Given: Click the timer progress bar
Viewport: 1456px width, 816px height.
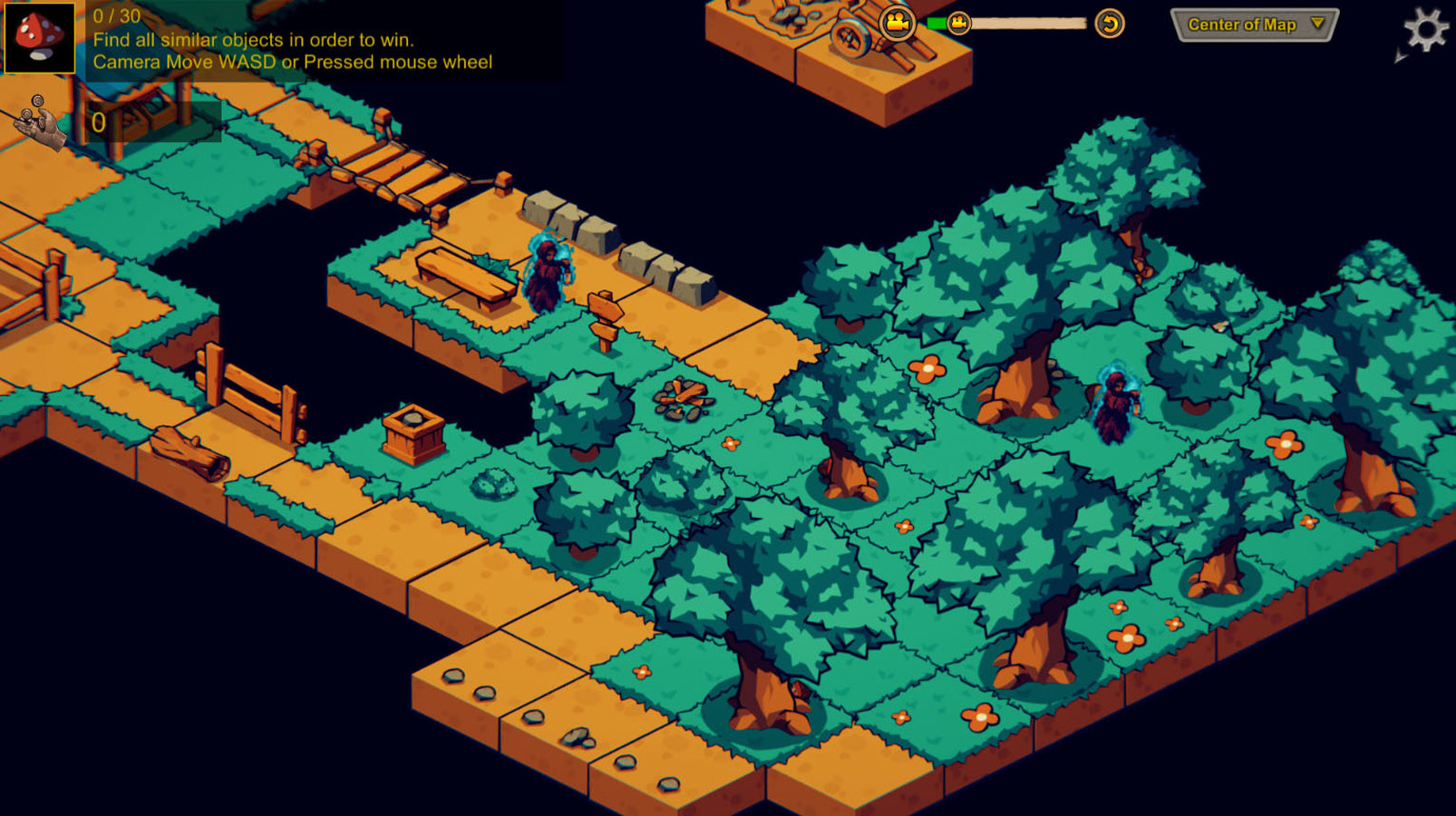Looking at the screenshot, I should [1024, 24].
